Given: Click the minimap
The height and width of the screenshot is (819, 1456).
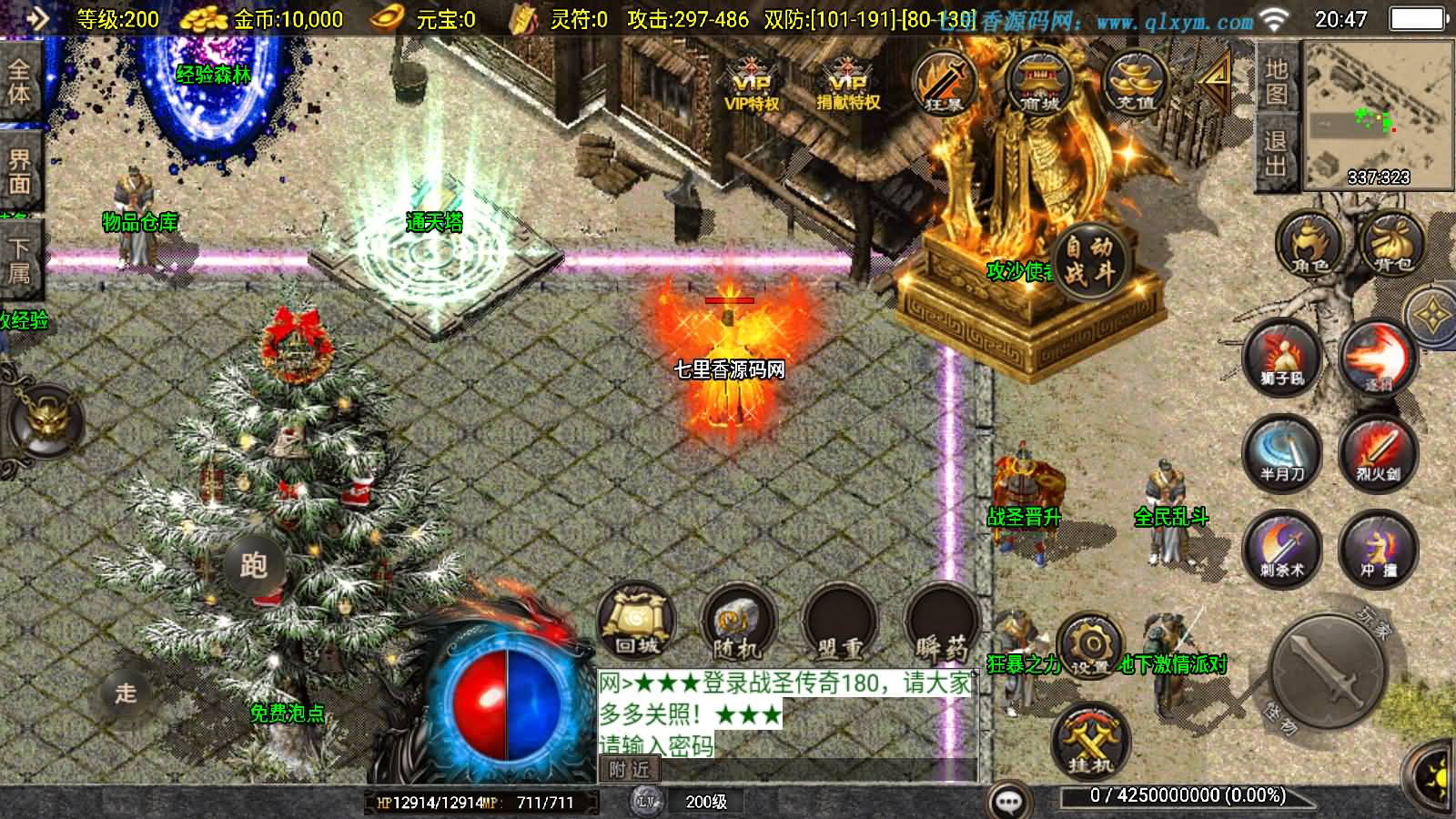Looking at the screenshot, I should pyautogui.click(x=1378, y=114).
